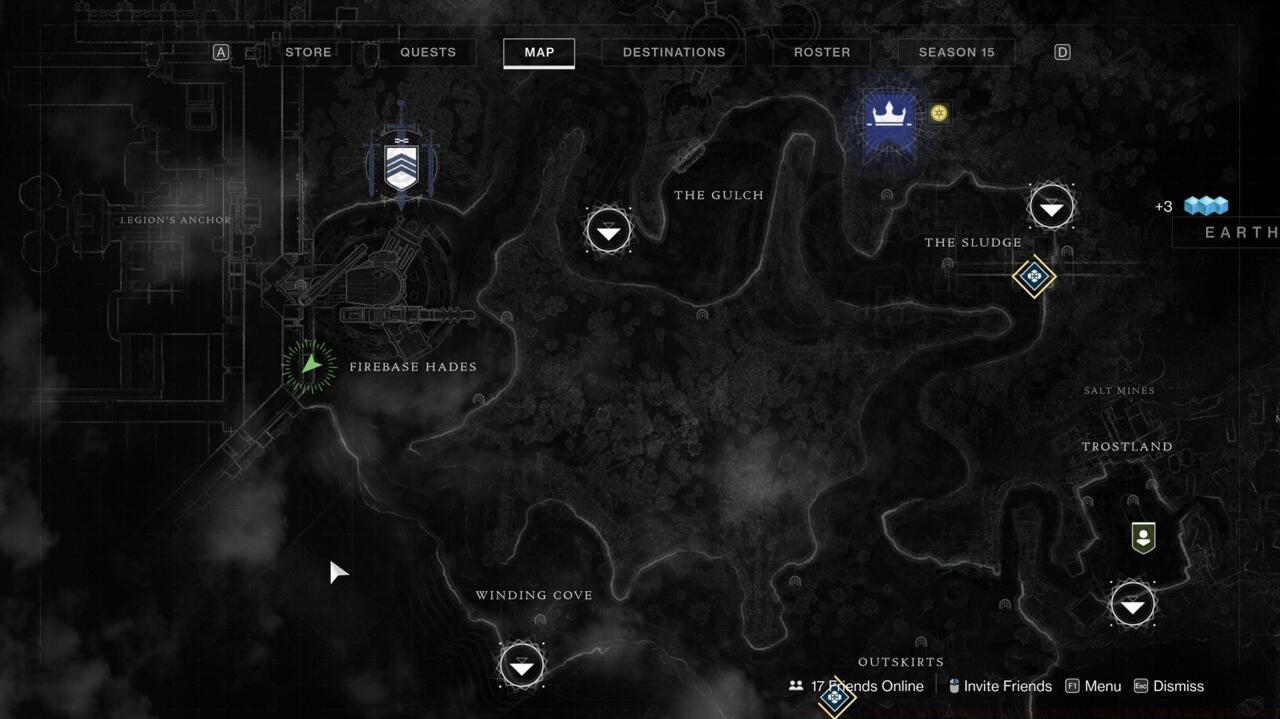Select the Winding Cove landing zone marker

coord(521,666)
